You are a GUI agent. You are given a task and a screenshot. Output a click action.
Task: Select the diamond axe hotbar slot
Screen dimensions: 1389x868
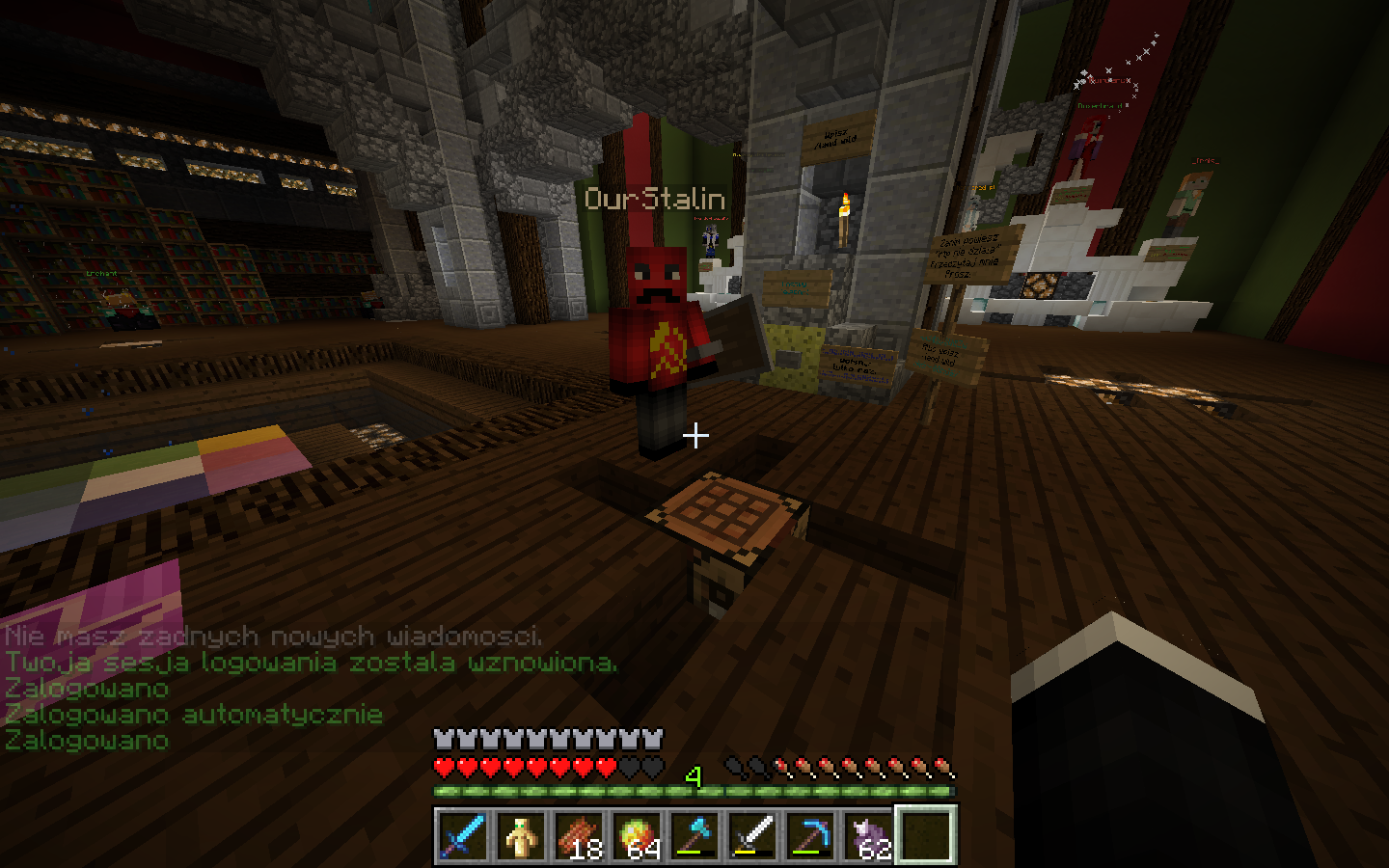click(x=694, y=835)
